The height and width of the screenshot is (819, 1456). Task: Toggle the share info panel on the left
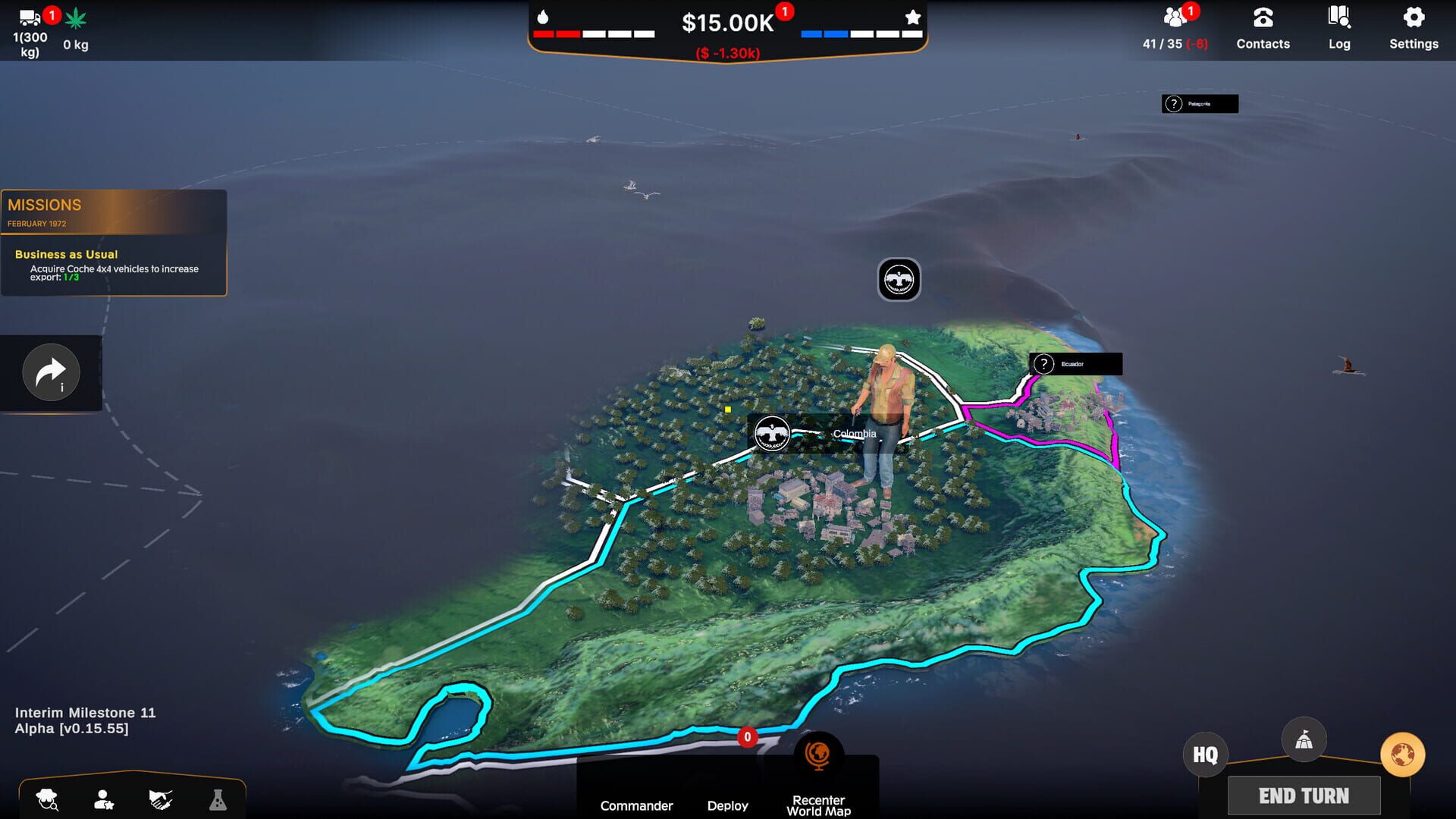coord(50,372)
